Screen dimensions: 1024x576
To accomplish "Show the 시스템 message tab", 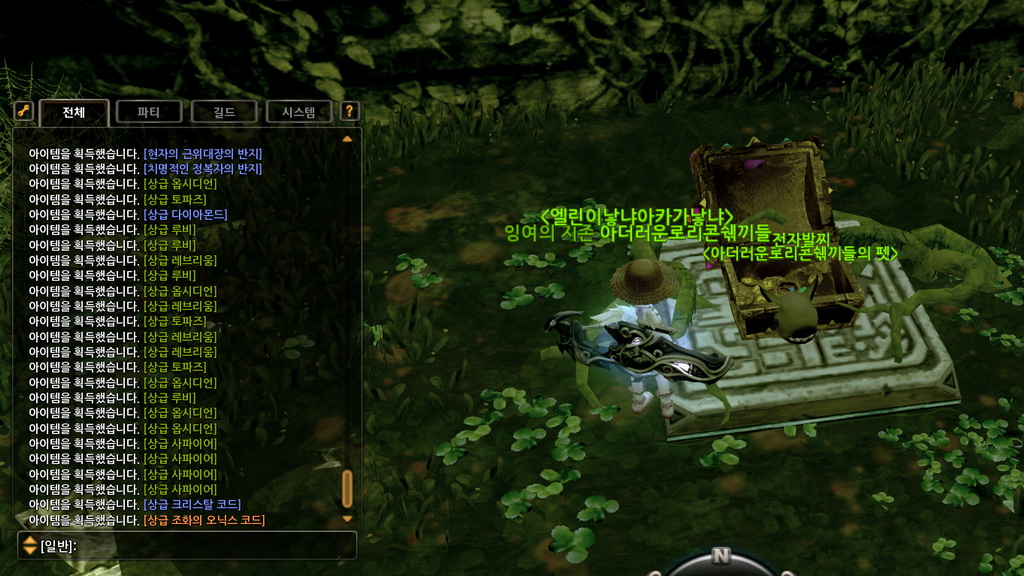I will (299, 112).
